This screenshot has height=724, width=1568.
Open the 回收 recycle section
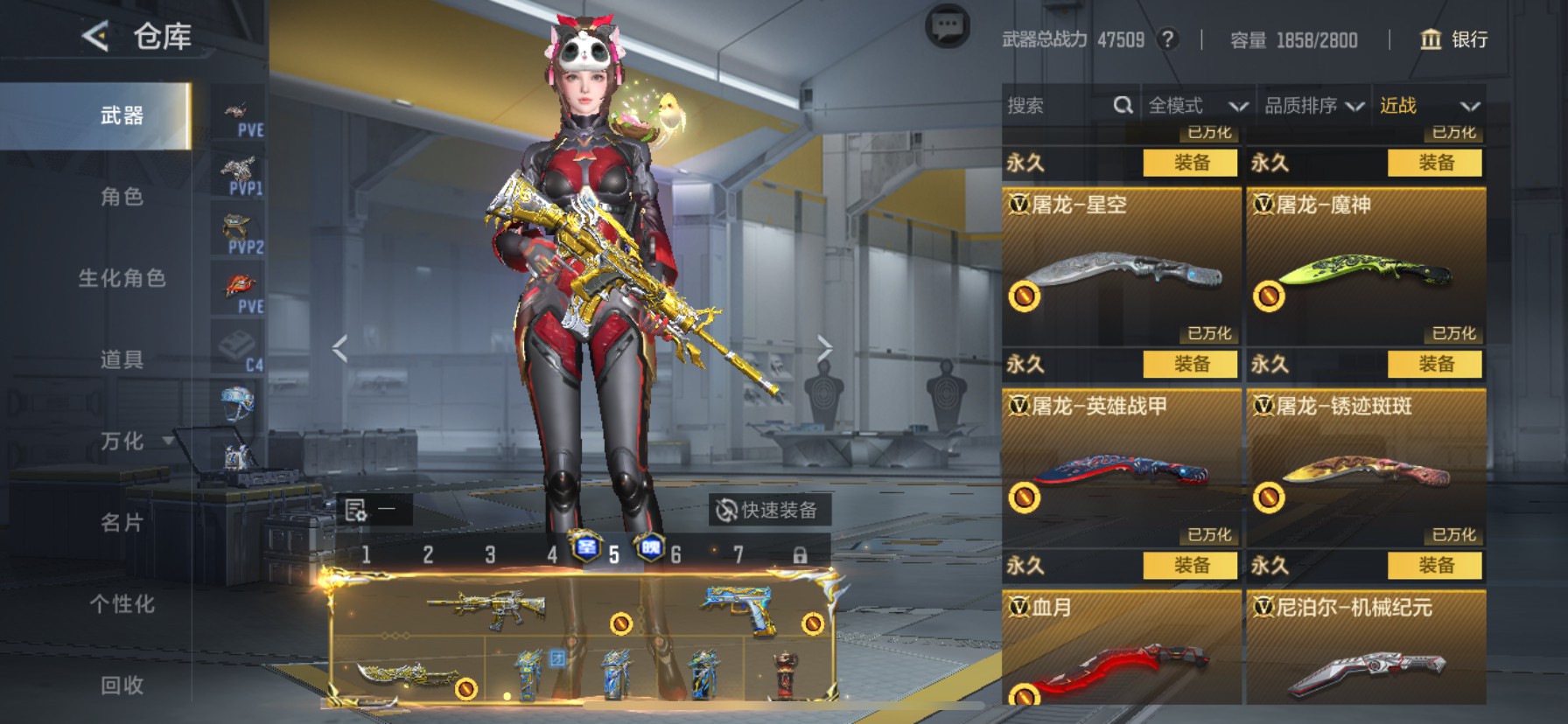(122, 685)
